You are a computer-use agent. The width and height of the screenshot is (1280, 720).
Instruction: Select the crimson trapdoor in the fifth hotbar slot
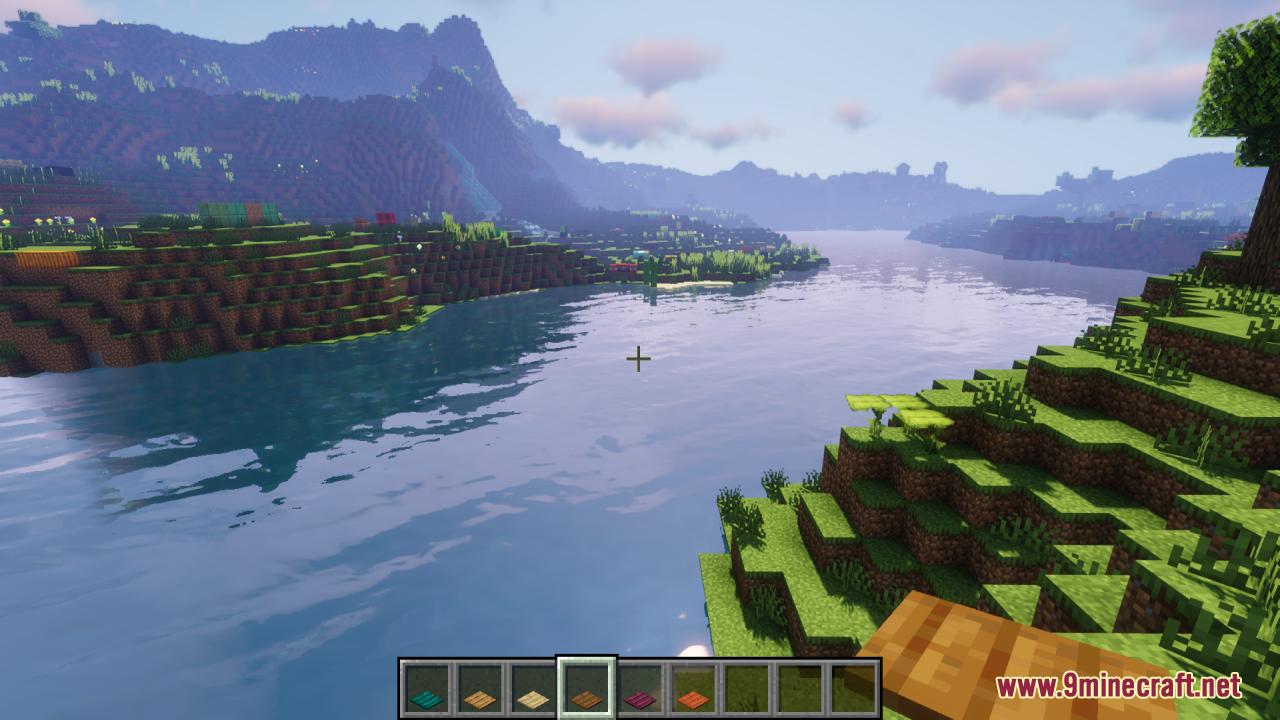(x=639, y=683)
